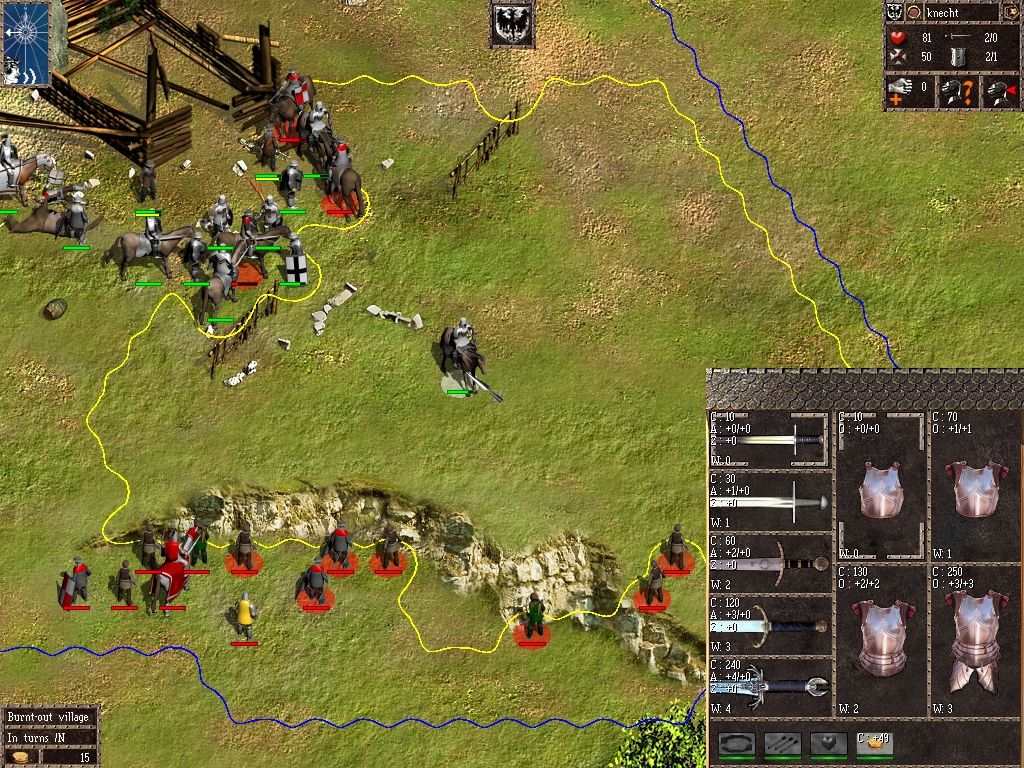Click the gold coins +49 button
Viewport: 1024px width, 768px height.
coord(873,743)
